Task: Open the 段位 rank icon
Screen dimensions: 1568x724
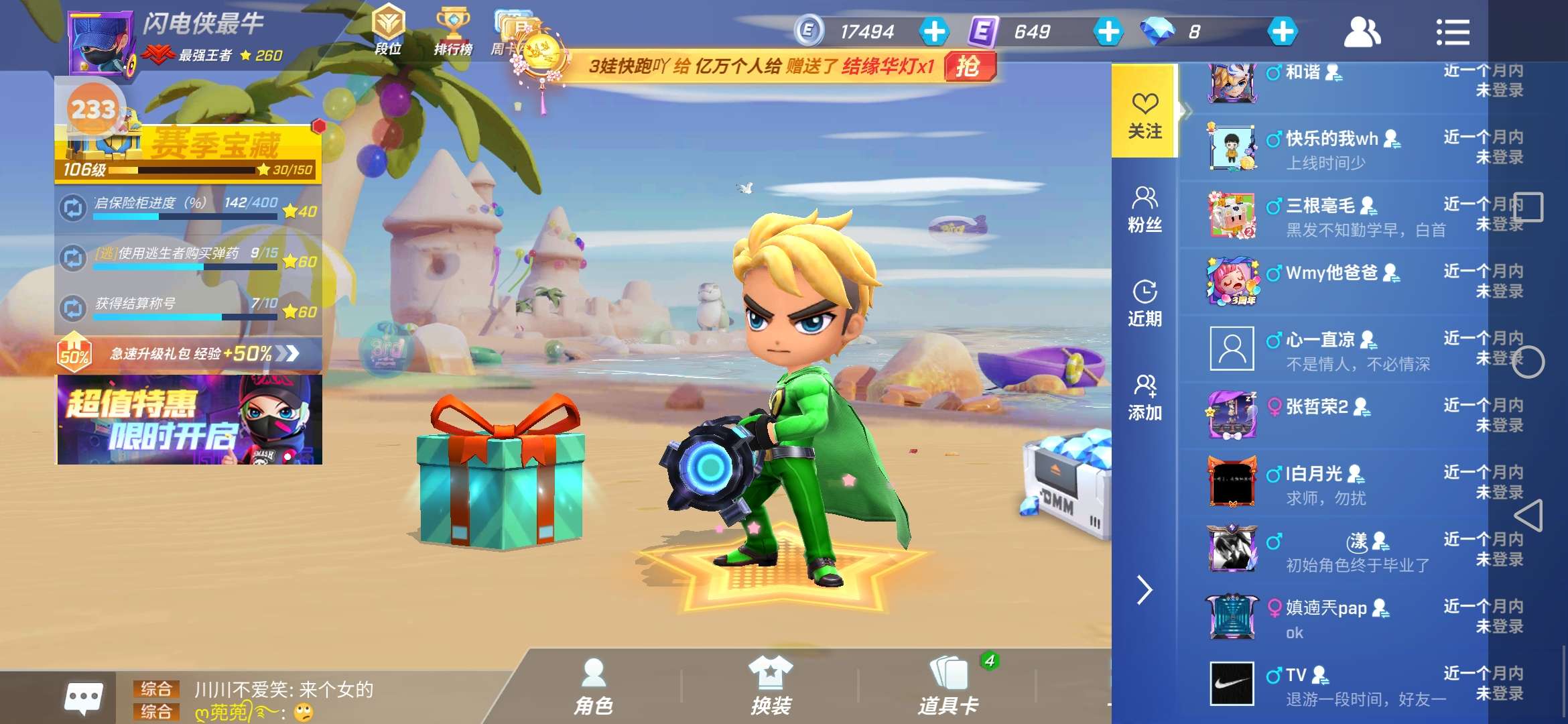Action: [x=389, y=30]
